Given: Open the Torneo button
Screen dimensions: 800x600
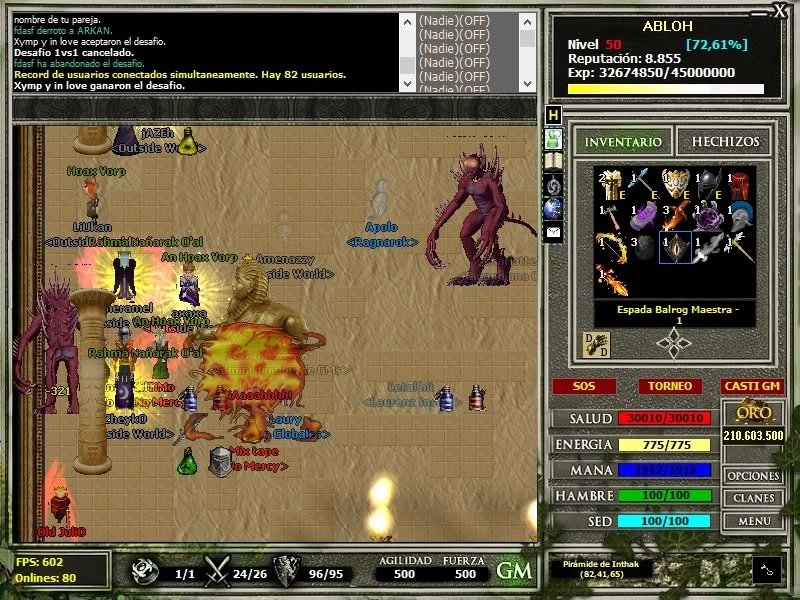Looking at the screenshot, I should [x=669, y=386].
